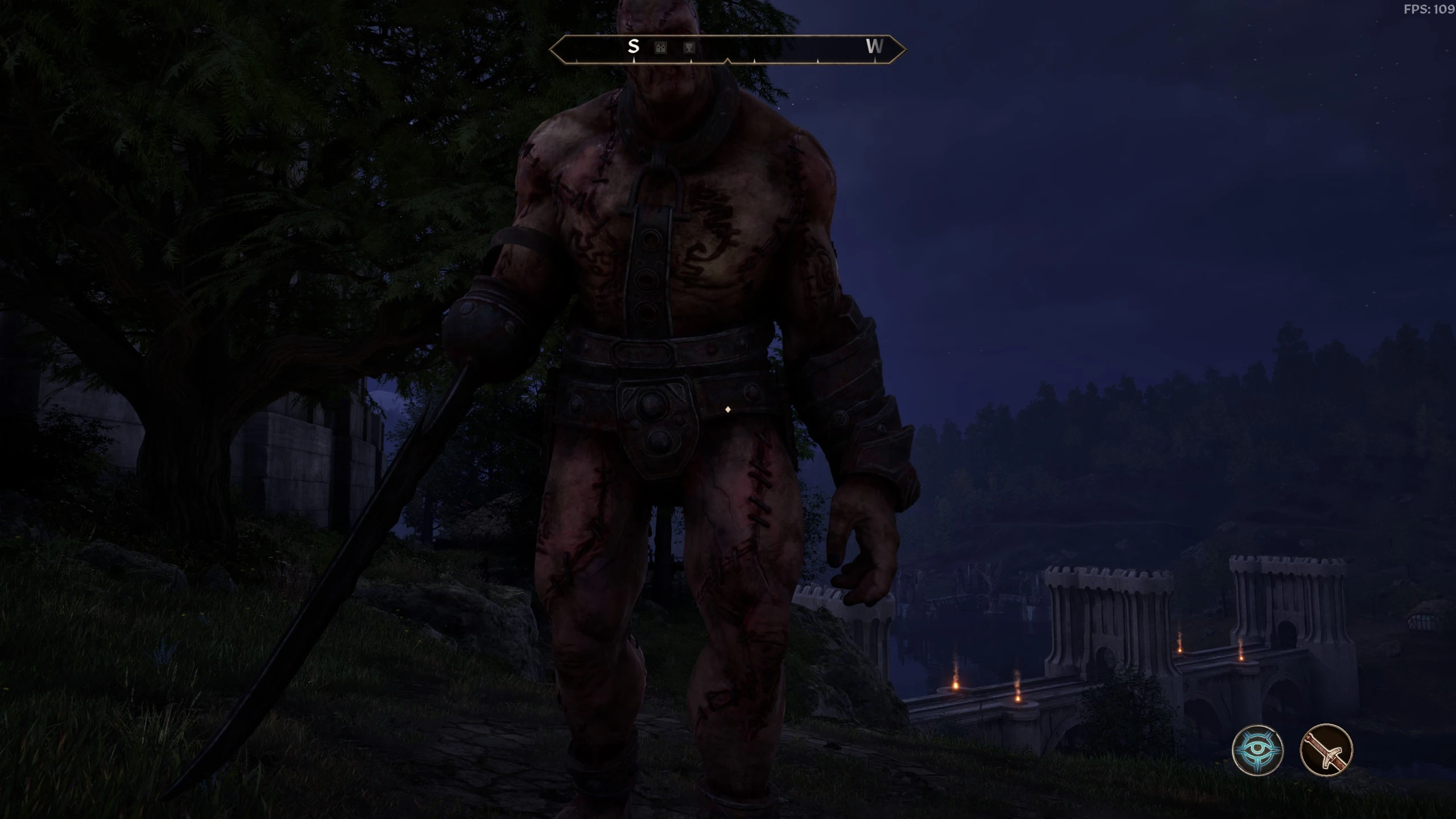Click the twin-tower location marker on compass

click(x=660, y=48)
